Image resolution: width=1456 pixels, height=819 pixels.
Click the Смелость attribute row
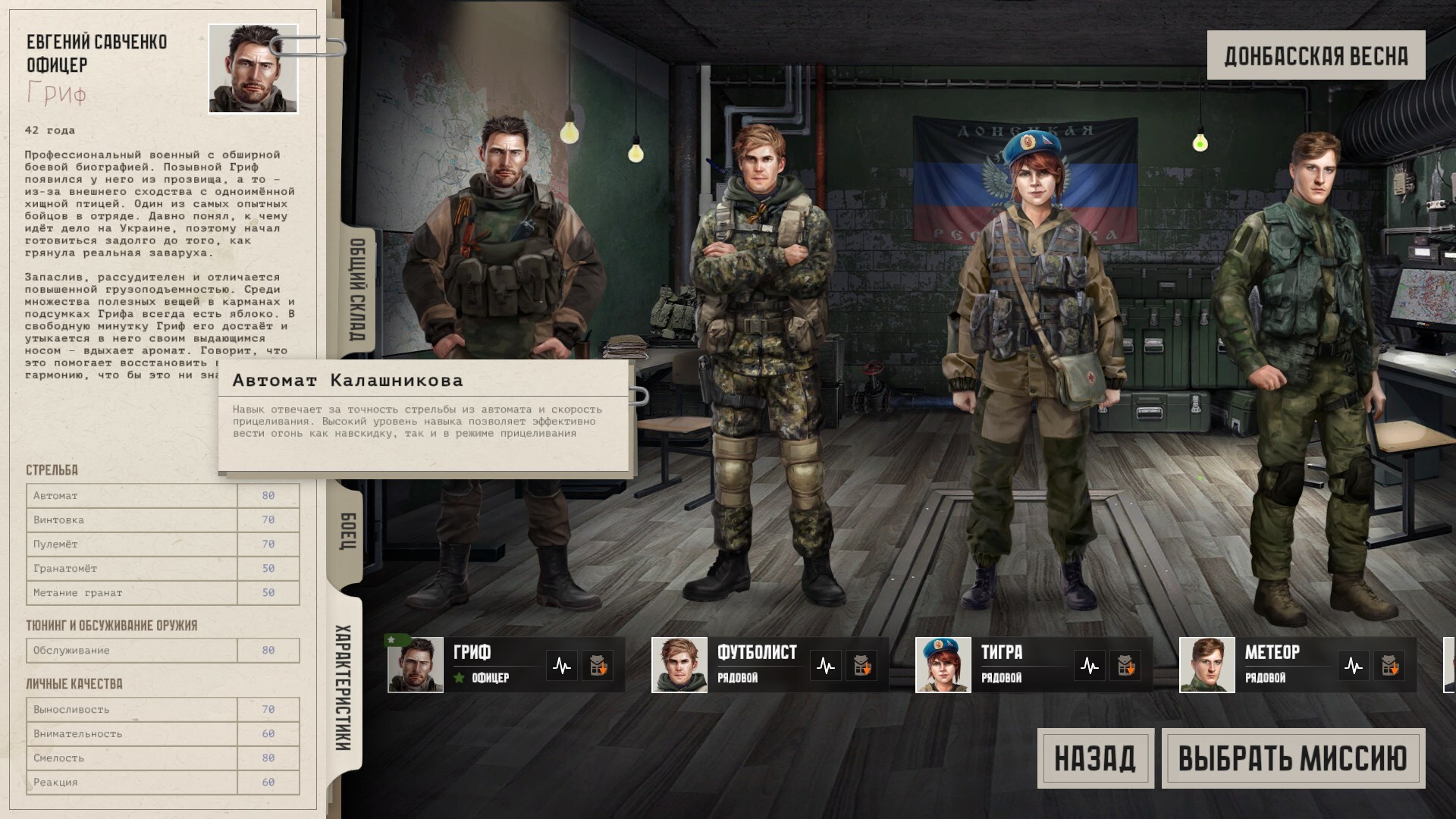162,758
